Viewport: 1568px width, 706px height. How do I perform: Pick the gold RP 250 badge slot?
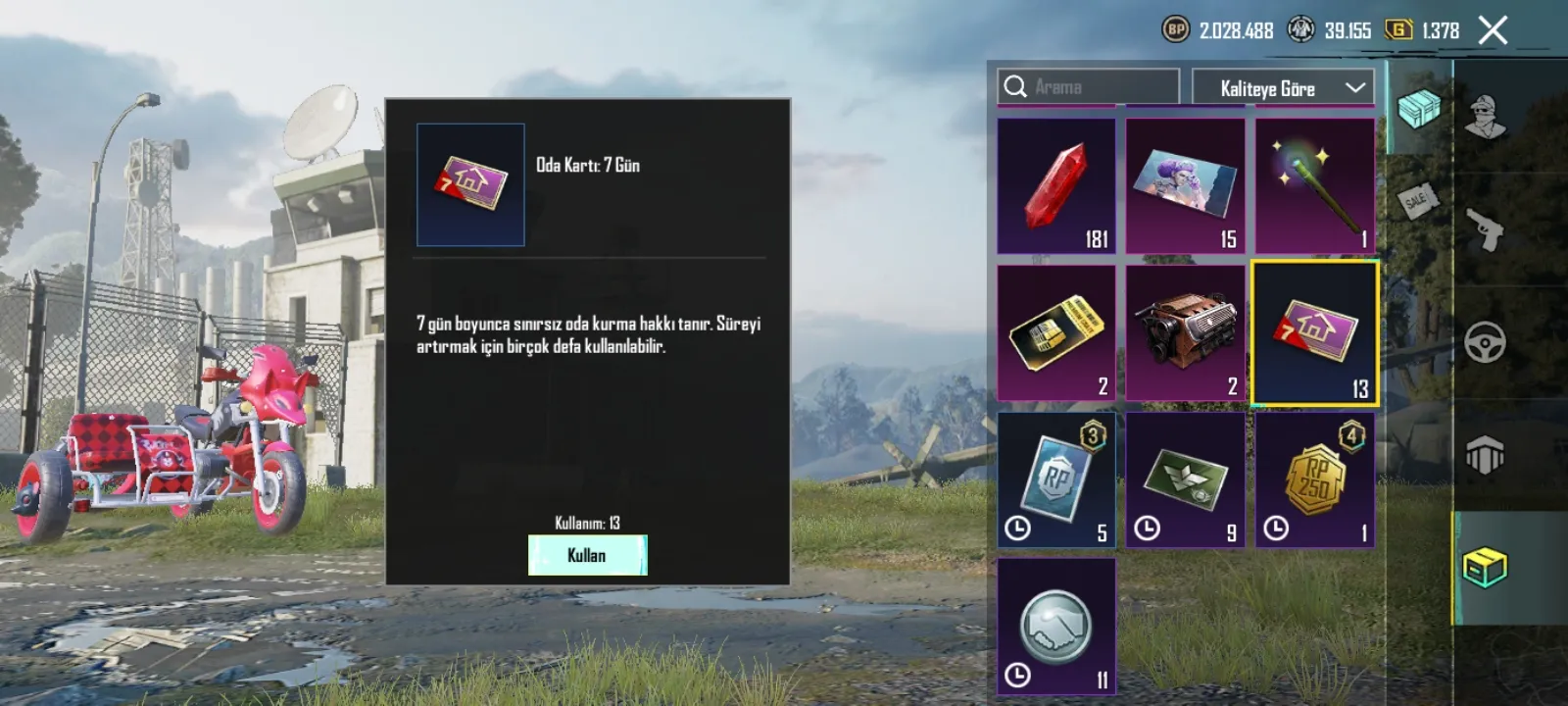[1314, 480]
